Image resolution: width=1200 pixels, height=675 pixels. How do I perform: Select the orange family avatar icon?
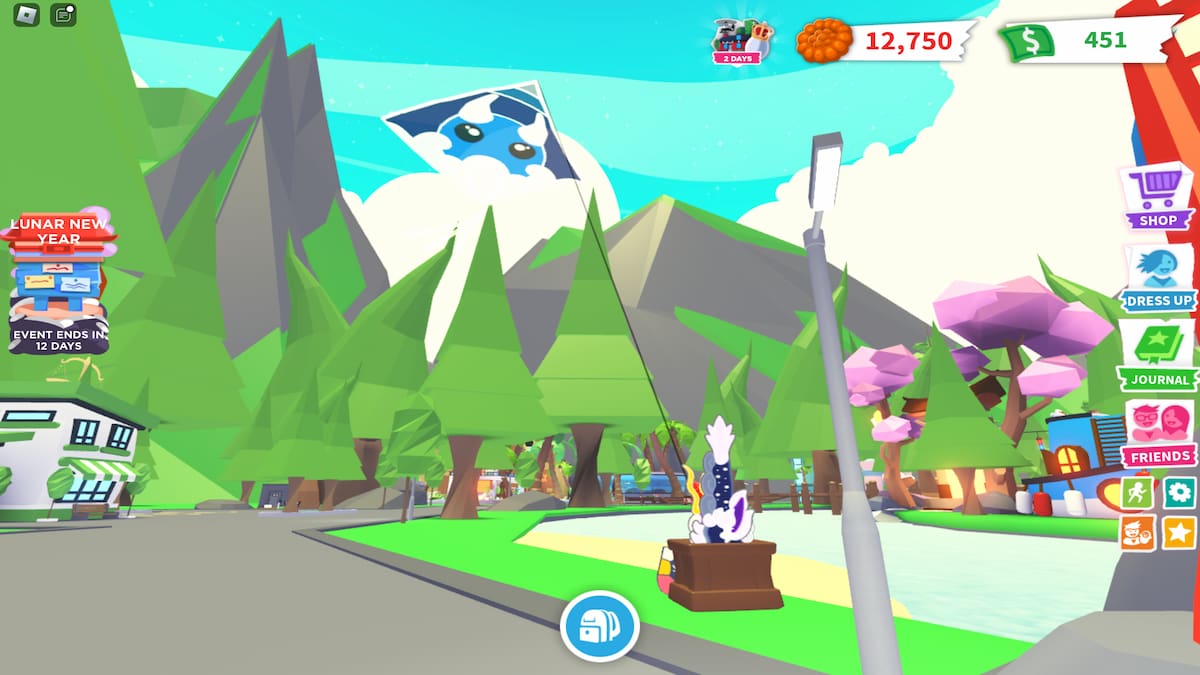1137,531
